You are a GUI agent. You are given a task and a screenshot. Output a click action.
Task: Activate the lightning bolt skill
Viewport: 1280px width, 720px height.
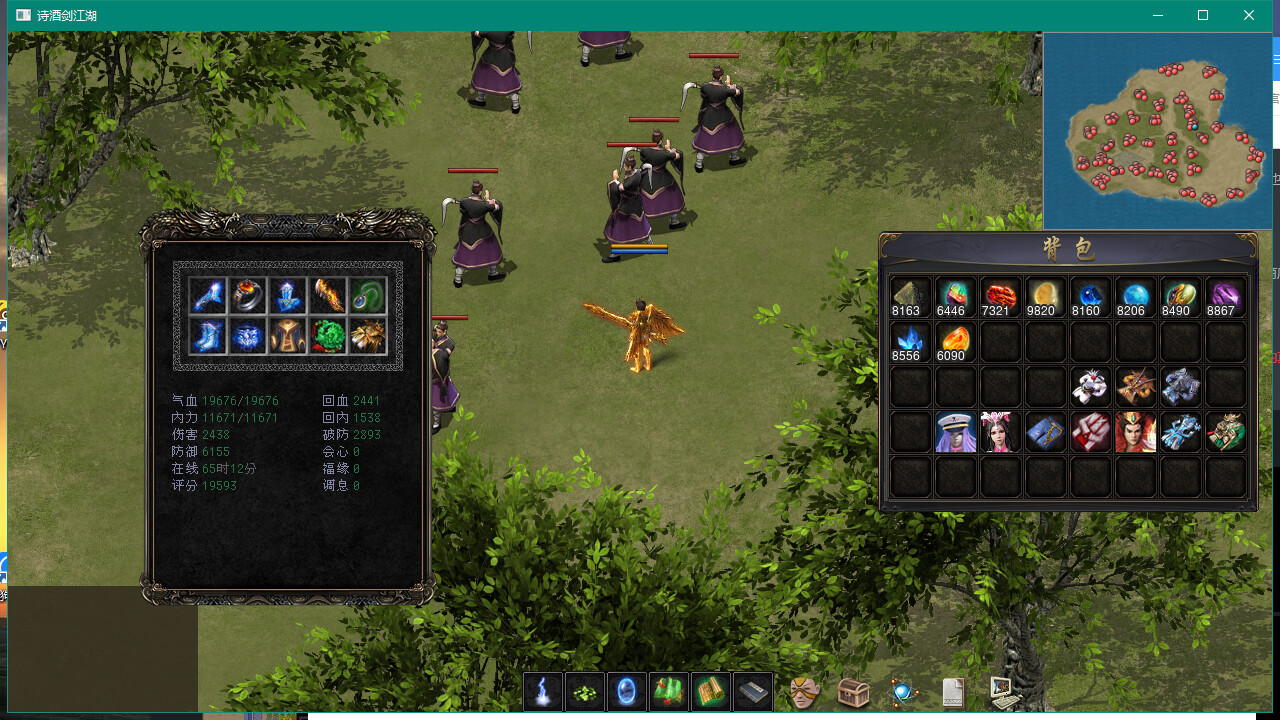tap(543, 691)
